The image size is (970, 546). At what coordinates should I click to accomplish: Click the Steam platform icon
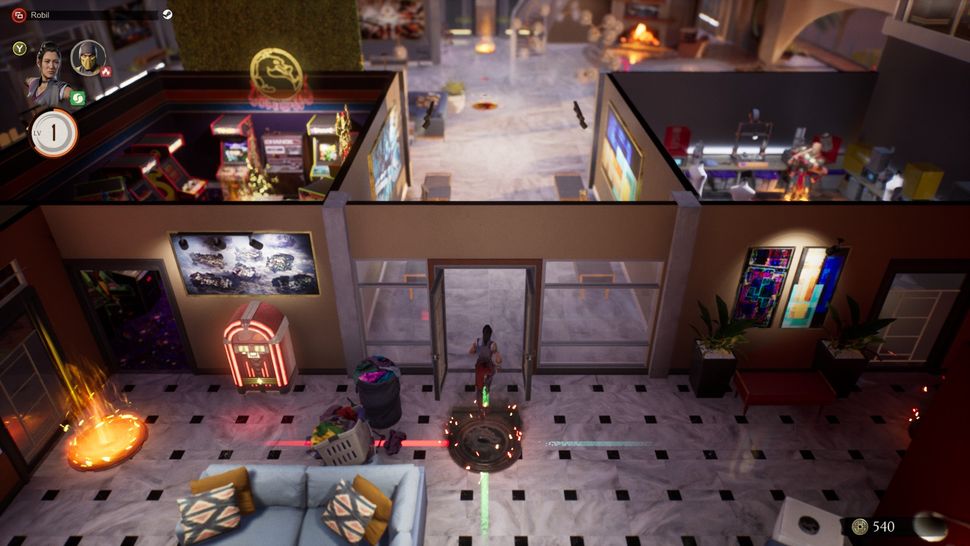click(167, 15)
